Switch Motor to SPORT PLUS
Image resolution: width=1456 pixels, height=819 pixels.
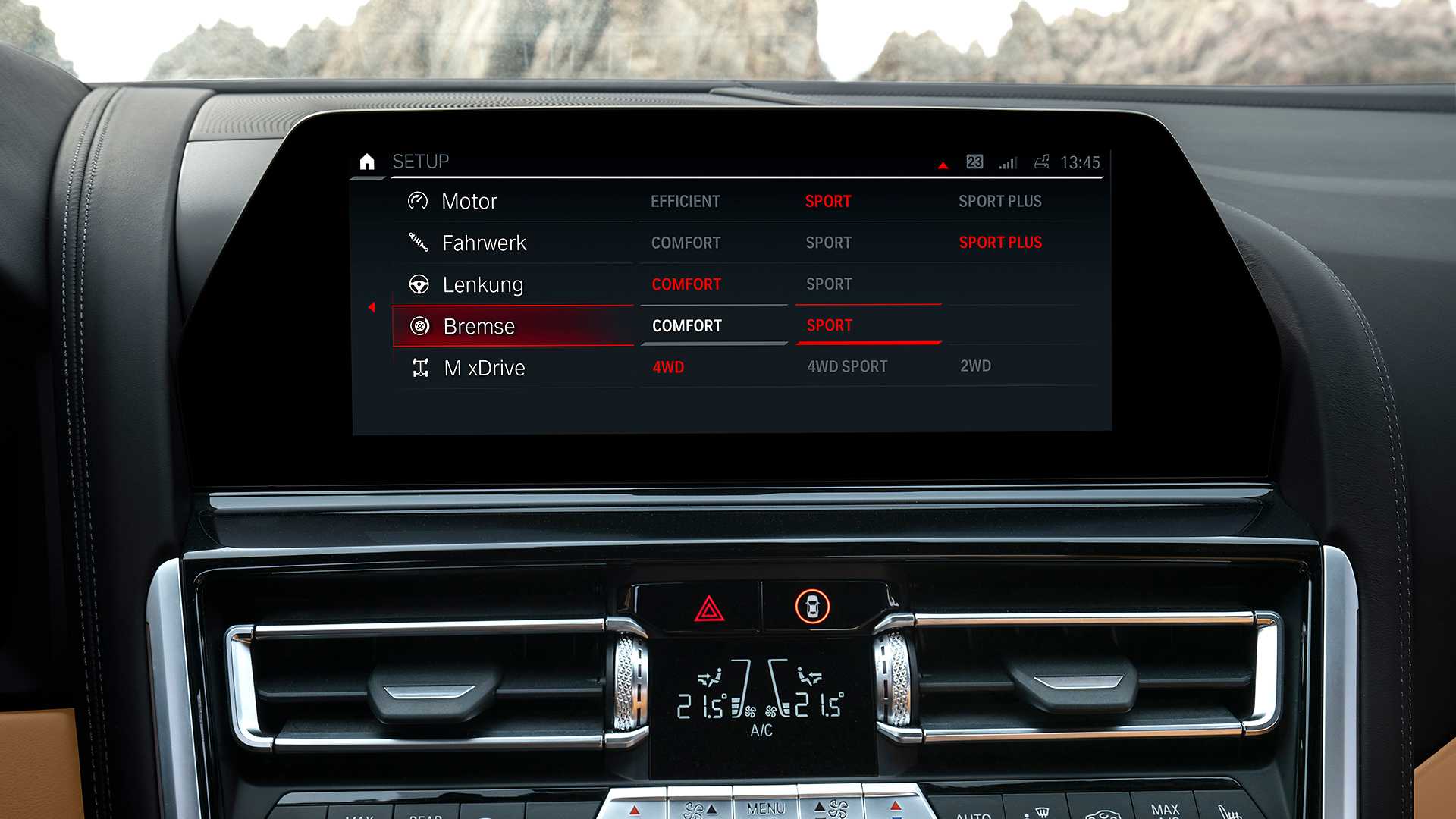tap(999, 201)
